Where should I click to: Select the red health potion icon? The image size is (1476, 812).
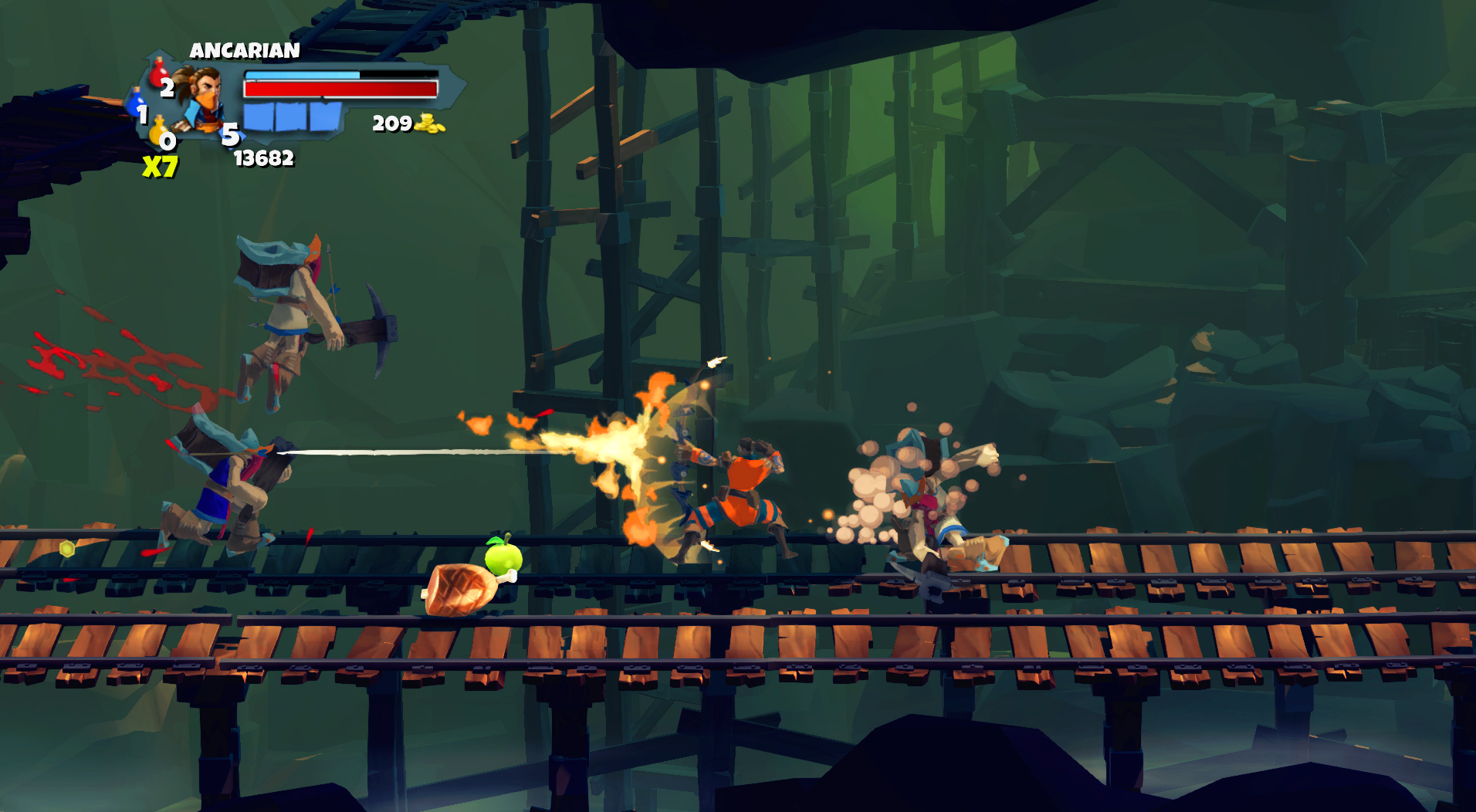157,73
